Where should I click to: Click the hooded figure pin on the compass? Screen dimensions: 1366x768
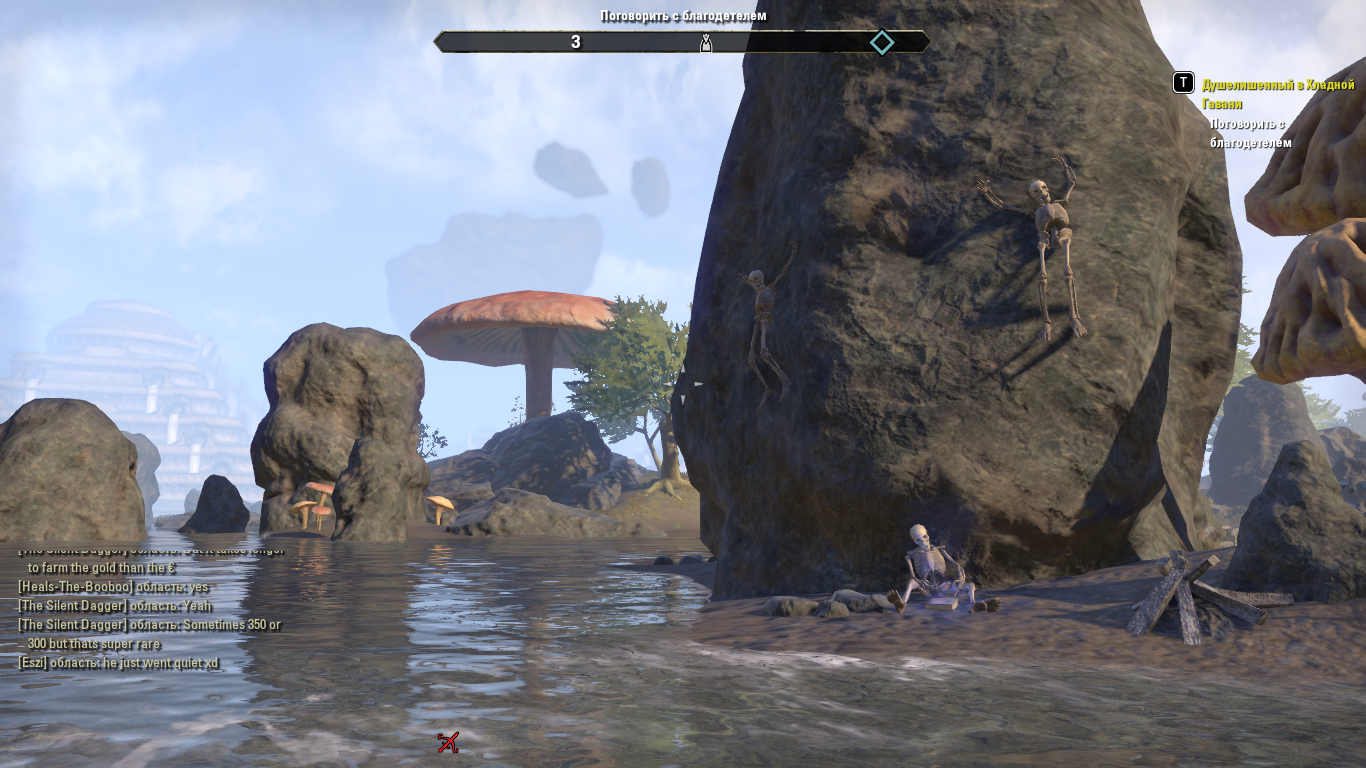pos(706,42)
